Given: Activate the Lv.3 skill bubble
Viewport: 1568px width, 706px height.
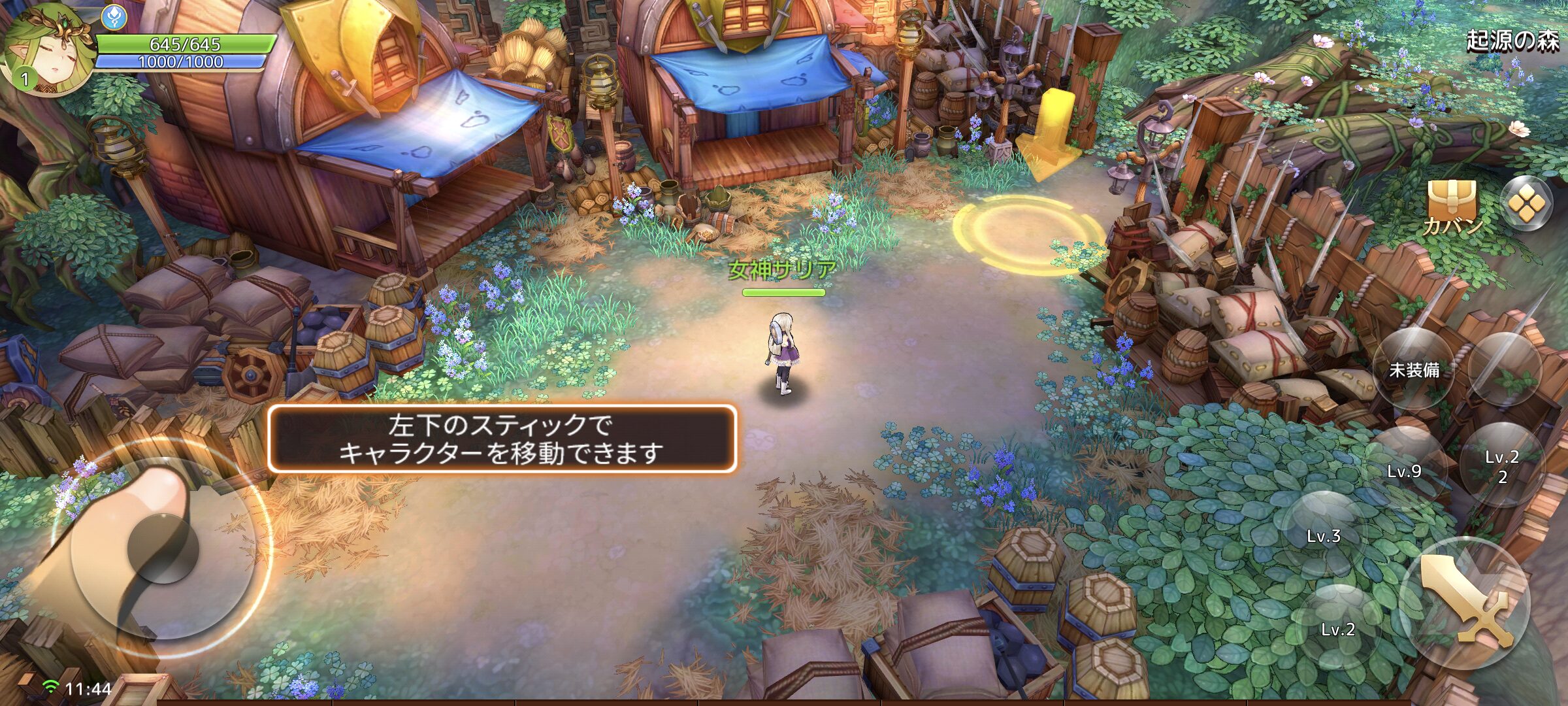Looking at the screenshot, I should tap(1324, 535).
